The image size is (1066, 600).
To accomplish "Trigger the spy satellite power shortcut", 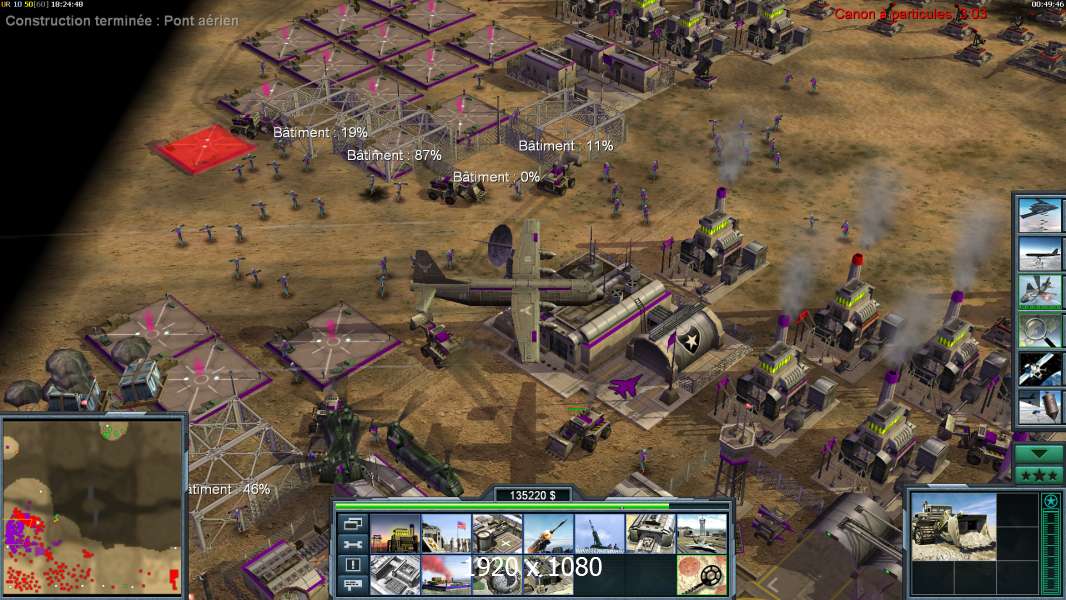I will pos(1040,368).
